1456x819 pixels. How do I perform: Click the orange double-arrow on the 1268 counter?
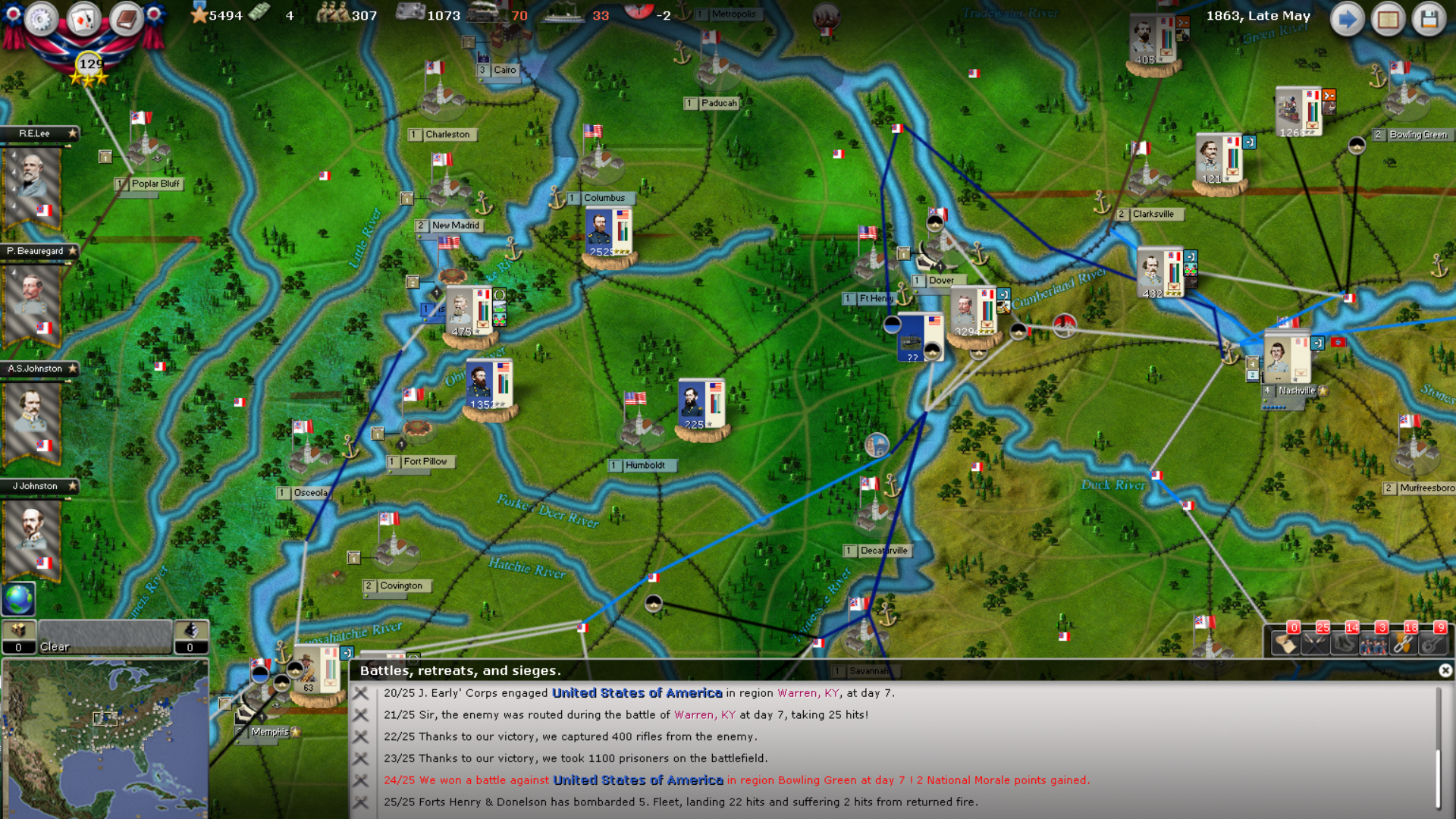(1329, 95)
